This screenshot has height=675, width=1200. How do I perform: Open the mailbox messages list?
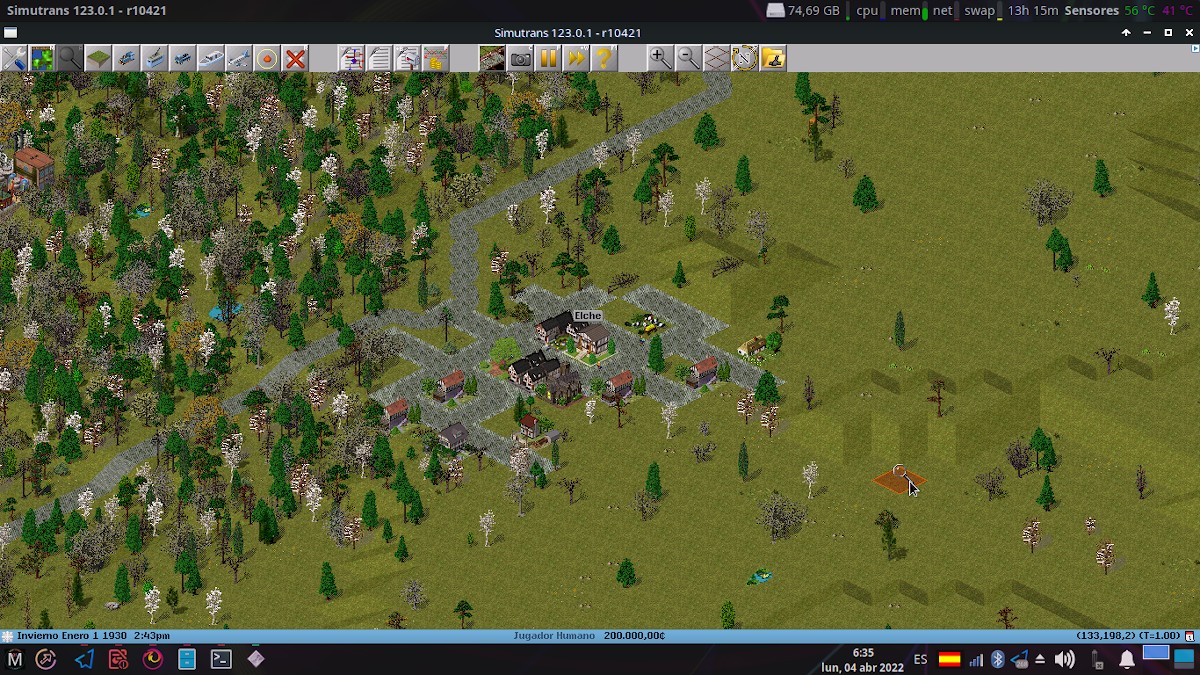[x=407, y=58]
